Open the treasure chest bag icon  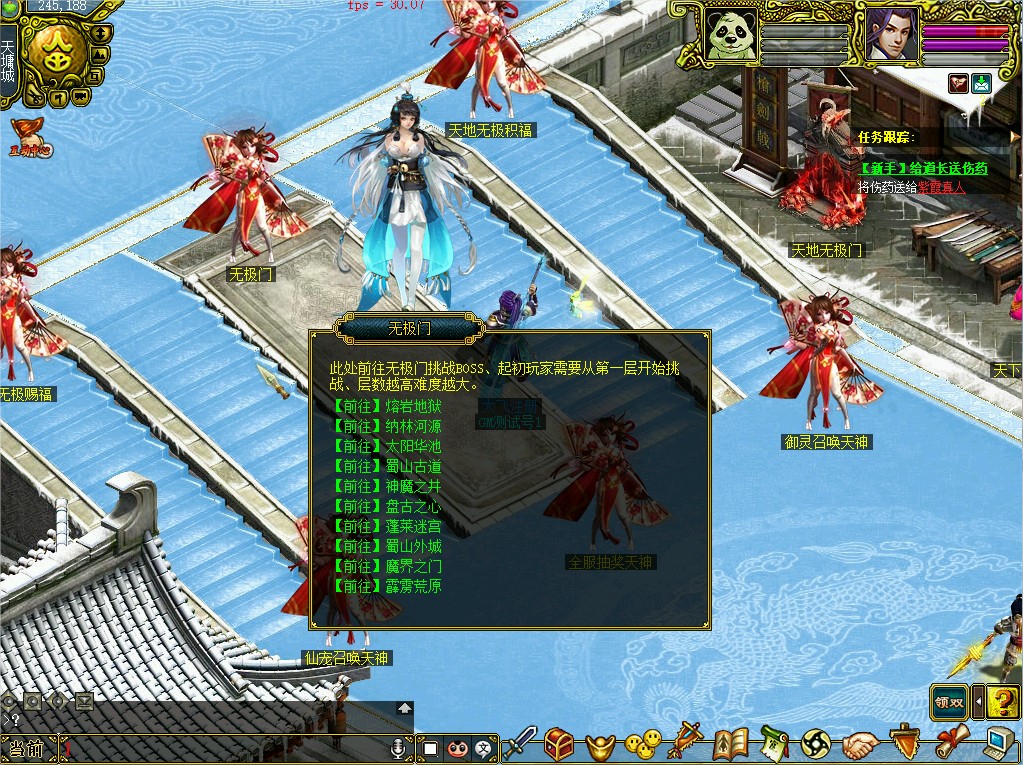tap(559, 743)
